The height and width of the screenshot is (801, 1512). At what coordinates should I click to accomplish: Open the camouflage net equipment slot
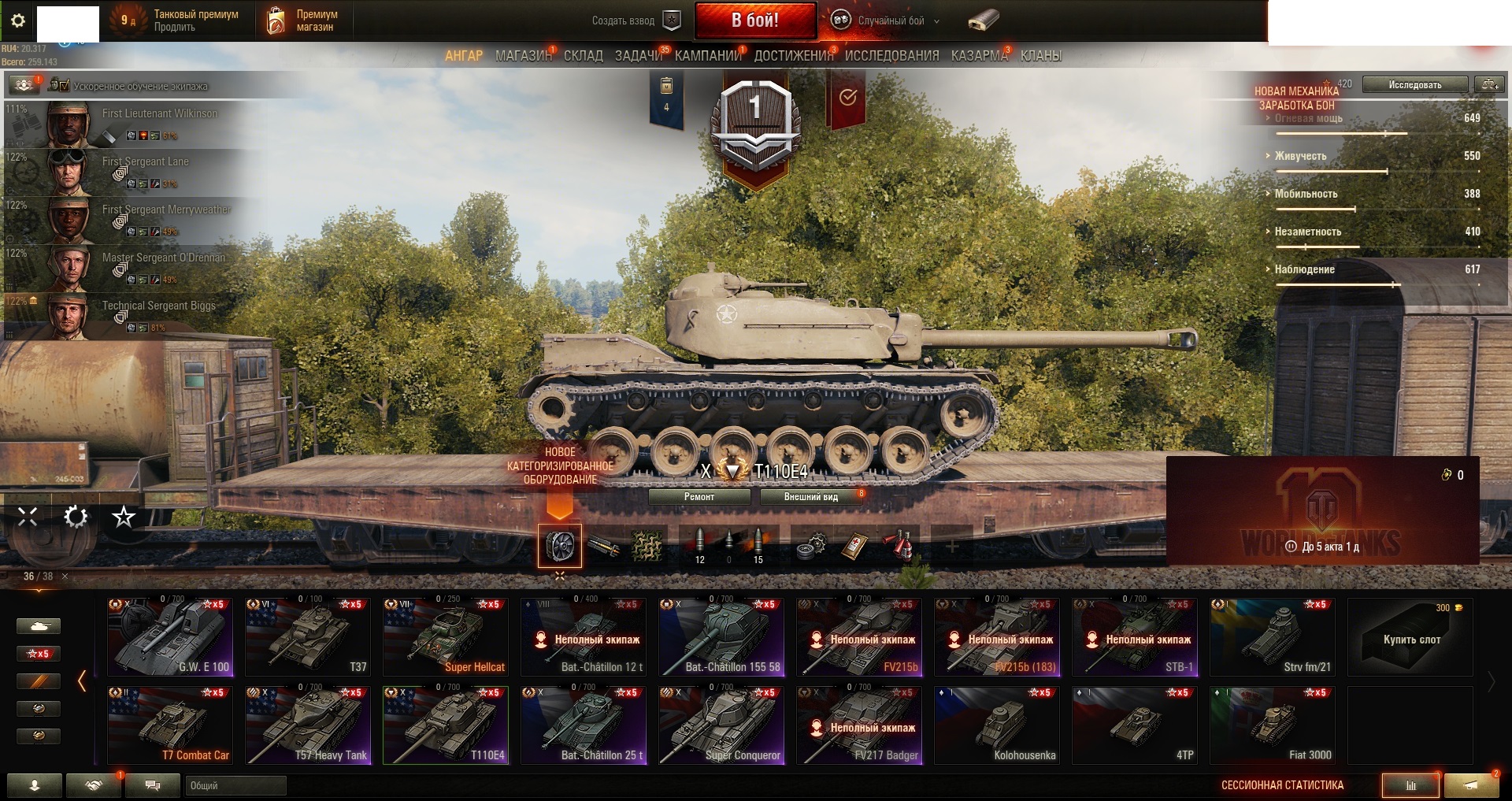coord(647,546)
